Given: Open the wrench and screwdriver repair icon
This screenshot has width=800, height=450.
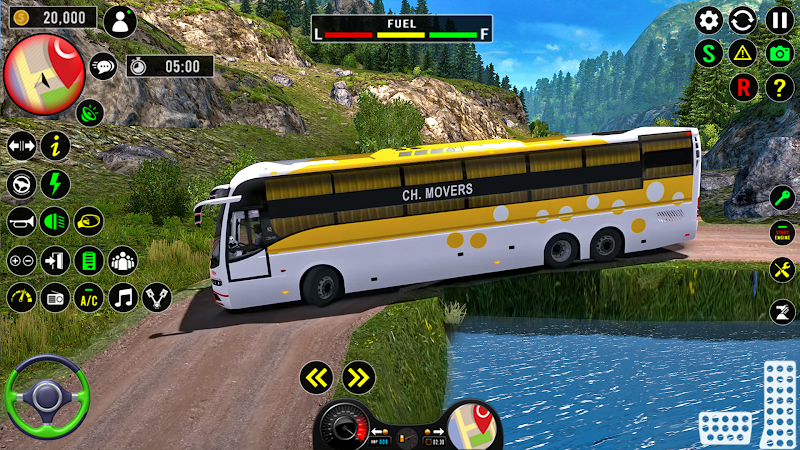Looking at the screenshot, I should pyautogui.click(x=782, y=269).
